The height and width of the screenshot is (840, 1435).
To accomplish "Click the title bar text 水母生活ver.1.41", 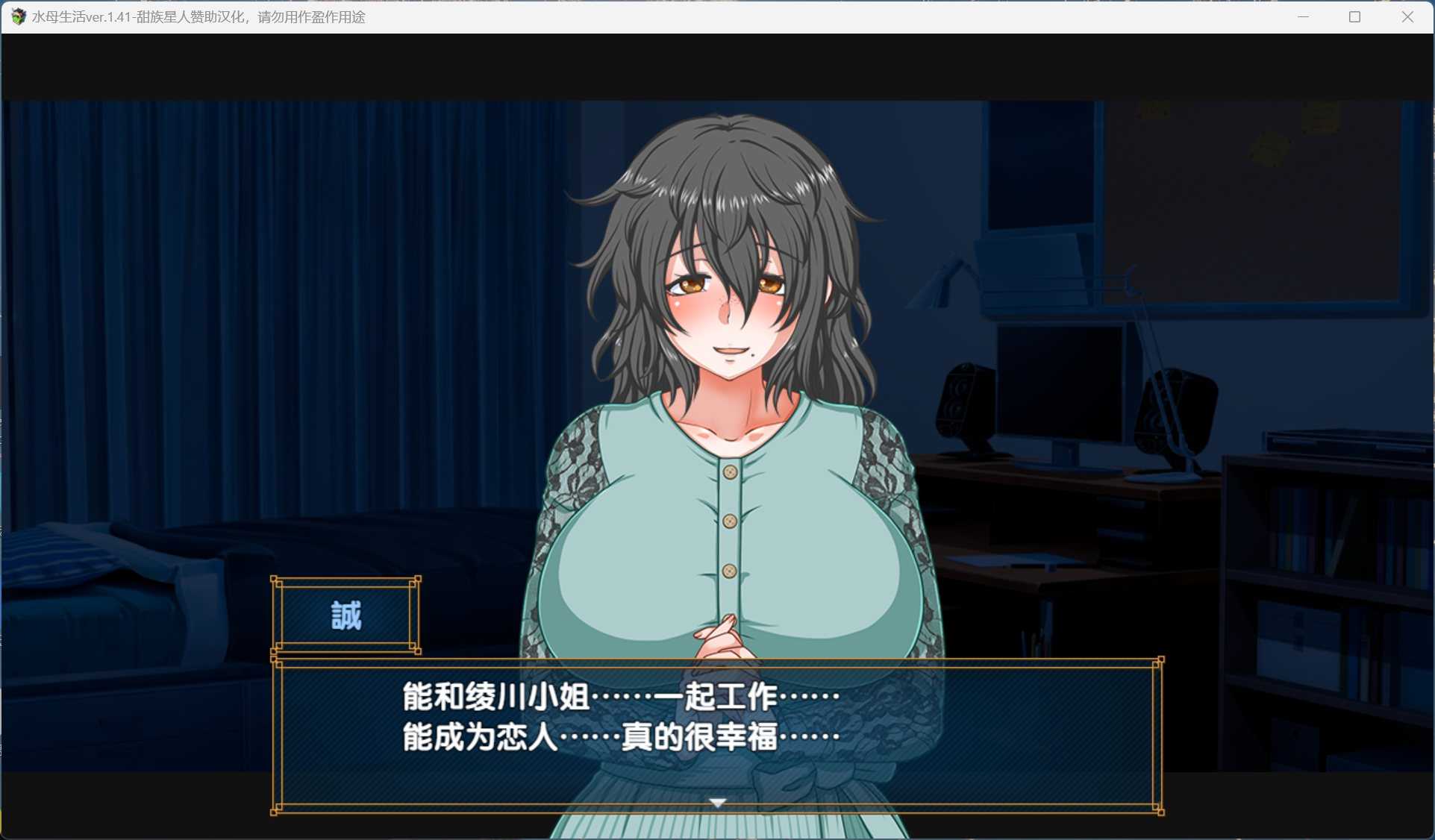I will [x=90, y=16].
